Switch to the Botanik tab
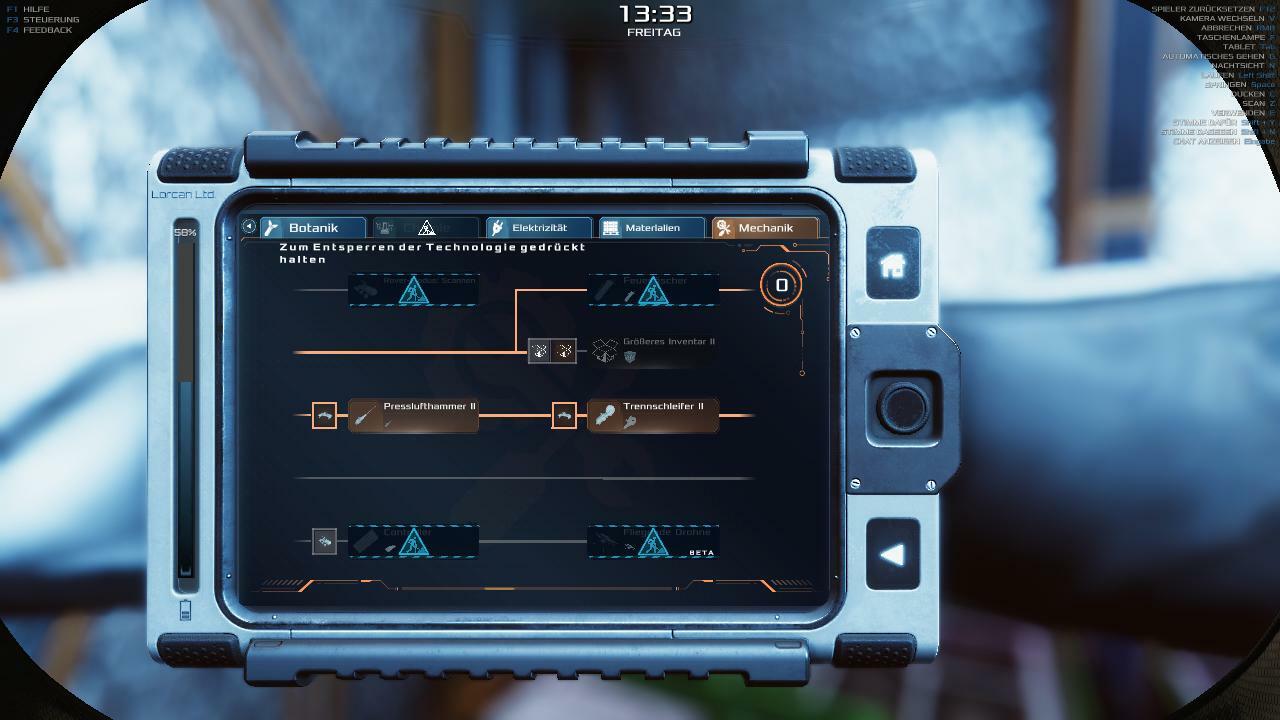The height and width of the screenshot is (720, 1280). tap(312, 228)
